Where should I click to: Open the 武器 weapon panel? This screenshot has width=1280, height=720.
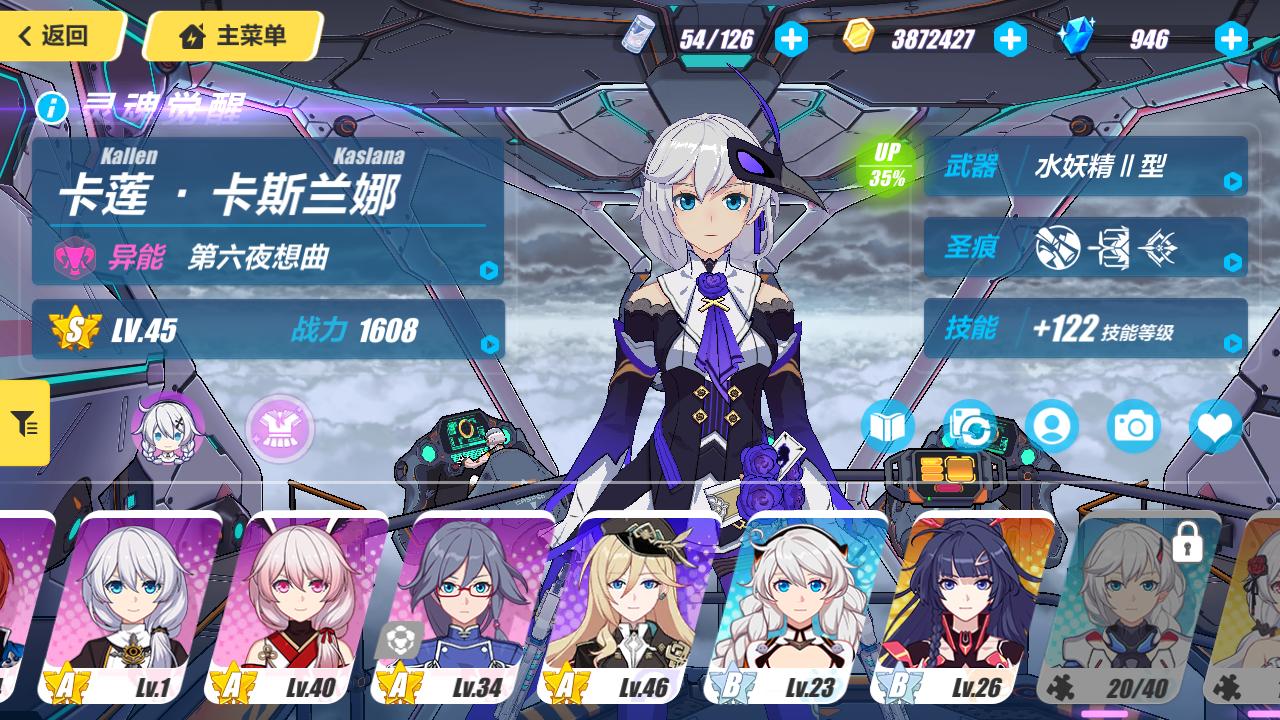pos(1085,166)
